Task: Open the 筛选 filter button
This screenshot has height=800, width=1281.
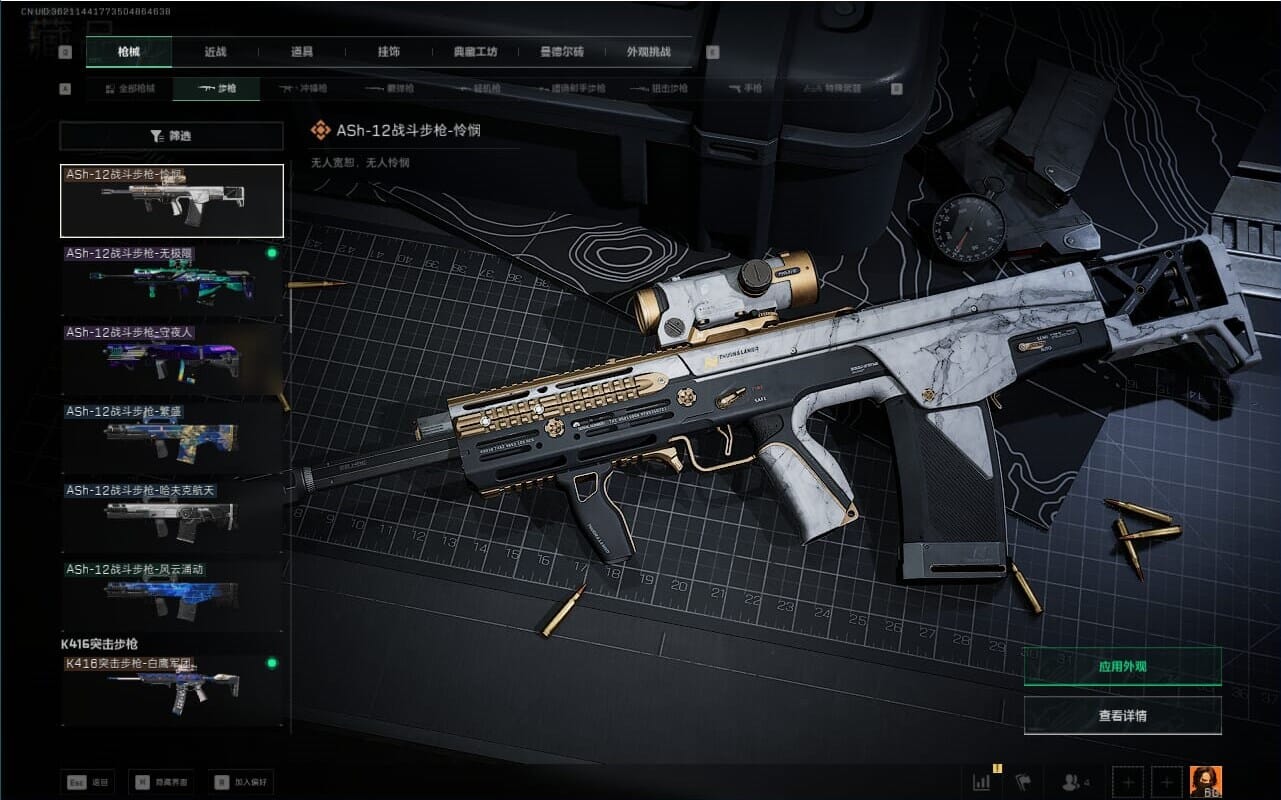Action: pos(171,136)
